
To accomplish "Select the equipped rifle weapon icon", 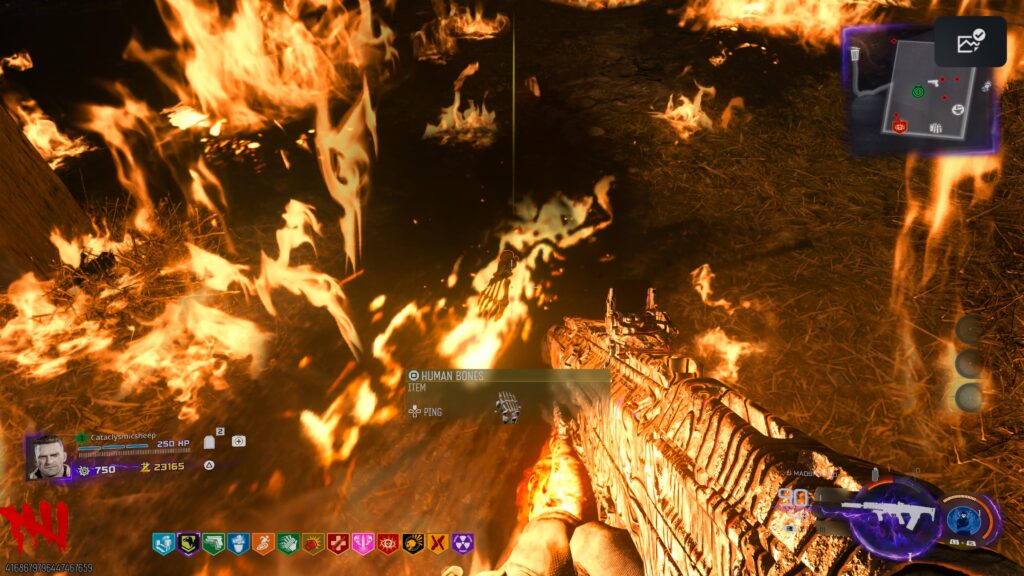I will tap(890, 515).
